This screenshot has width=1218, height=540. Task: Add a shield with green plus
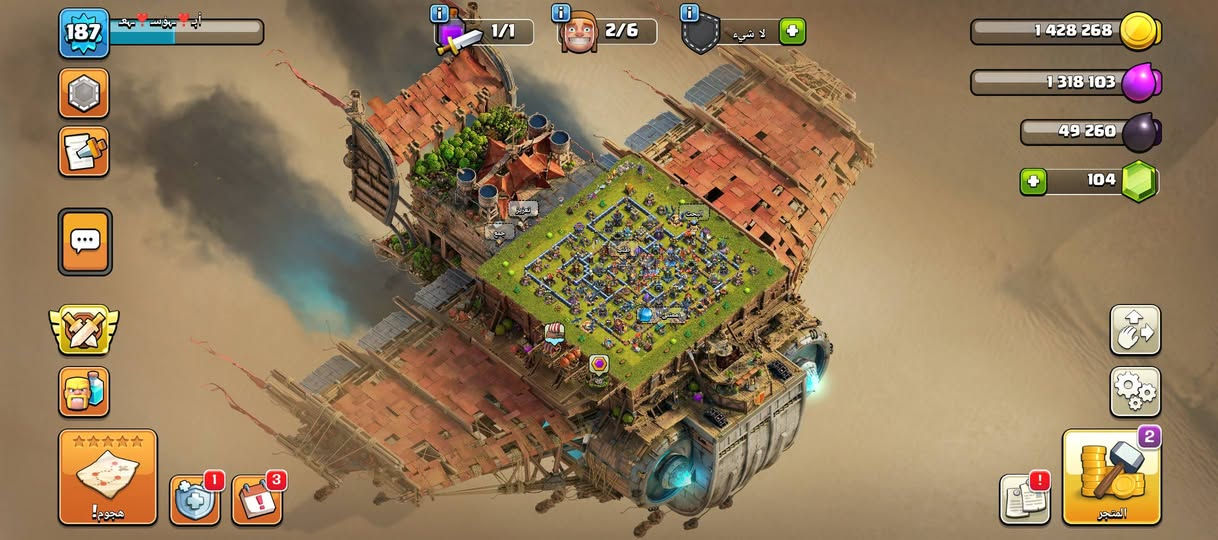click(792, 32)
